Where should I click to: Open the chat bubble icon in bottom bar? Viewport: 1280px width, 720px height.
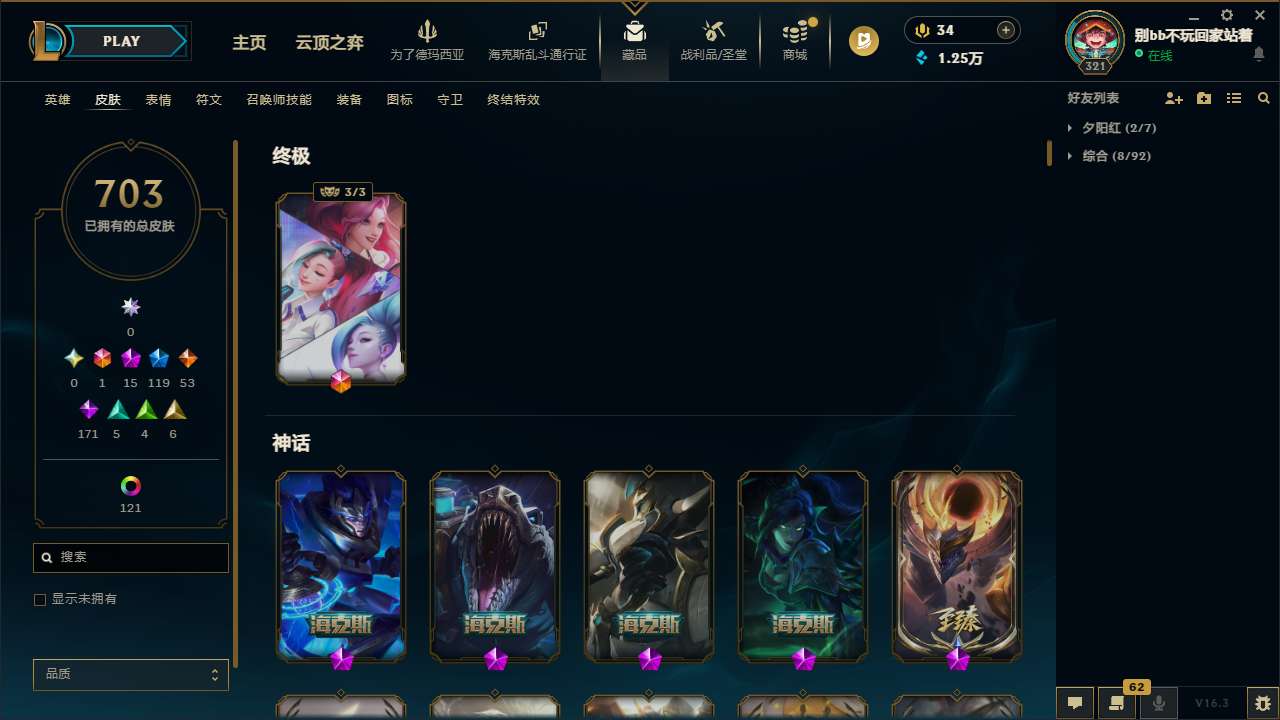pyautogui.click(x=1075, y=703)
